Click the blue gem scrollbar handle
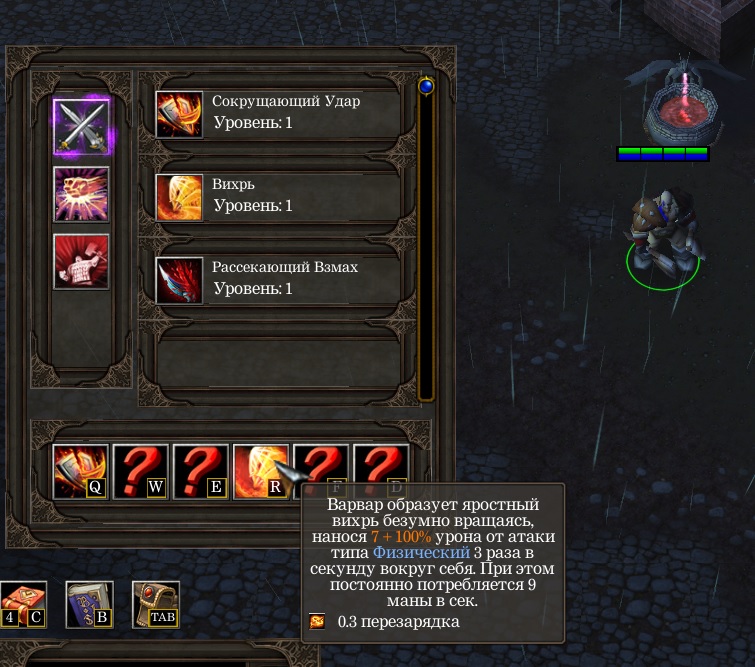755x667 pixels. click(426, 87)
